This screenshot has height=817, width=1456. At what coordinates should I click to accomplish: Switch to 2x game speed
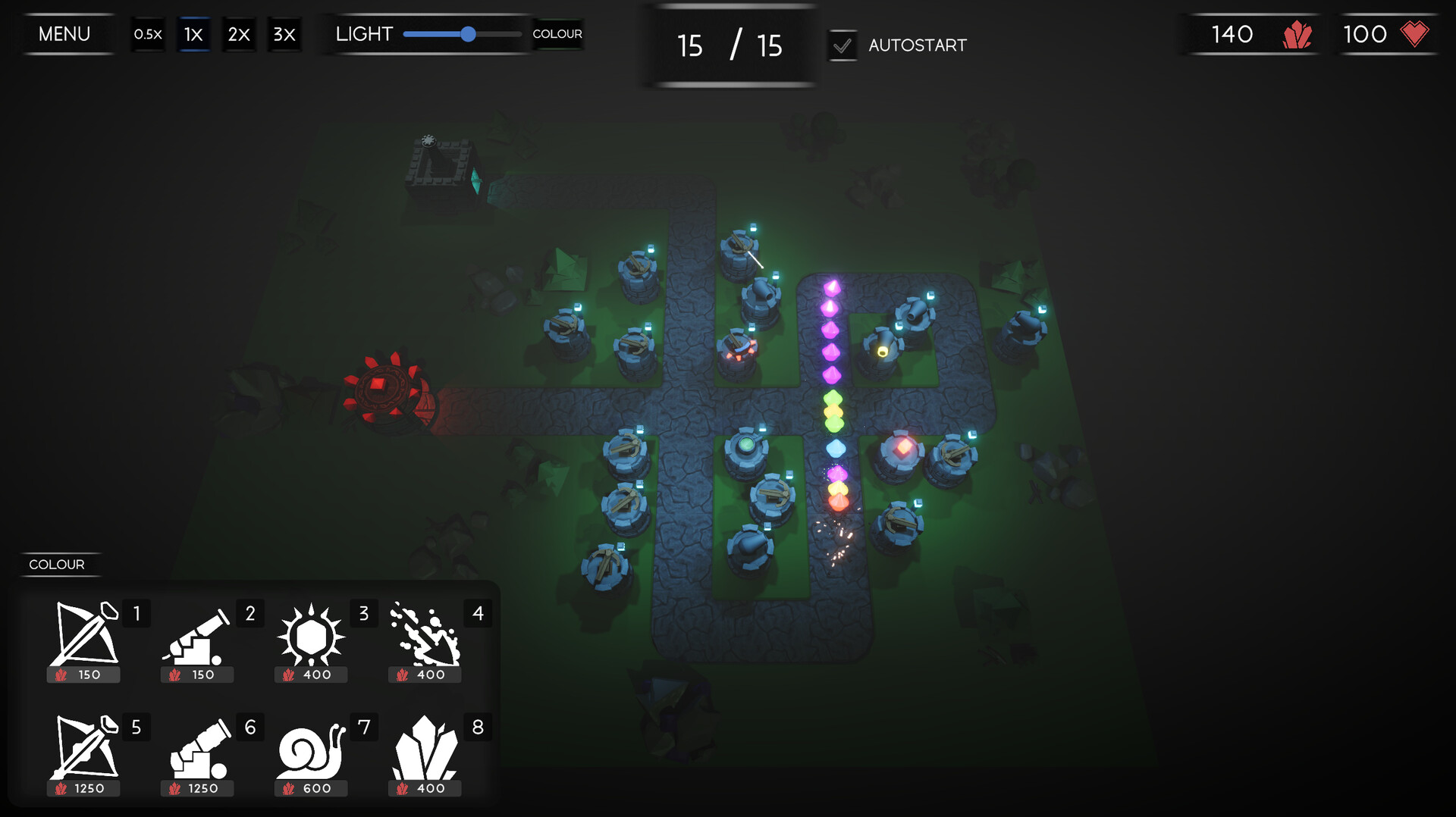239,34
